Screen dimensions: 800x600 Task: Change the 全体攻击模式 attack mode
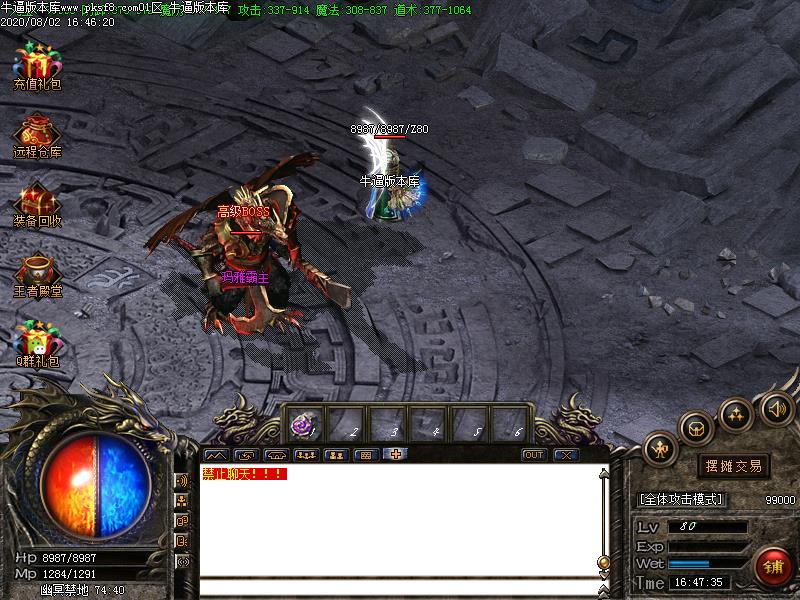[x=681, y=499]
